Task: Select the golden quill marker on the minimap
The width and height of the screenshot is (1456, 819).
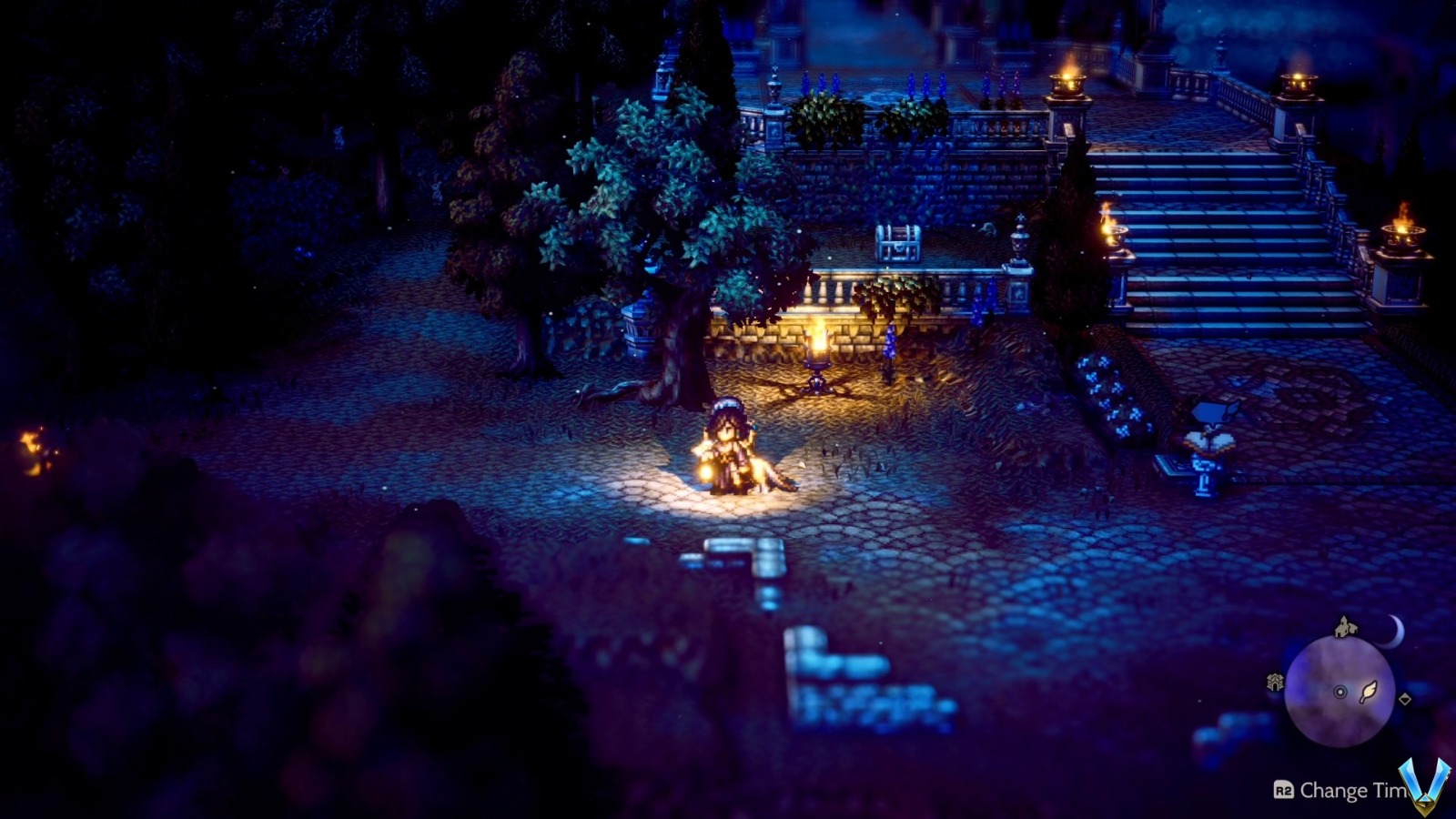Action: pyautogui.click(x=1370, y=690)
